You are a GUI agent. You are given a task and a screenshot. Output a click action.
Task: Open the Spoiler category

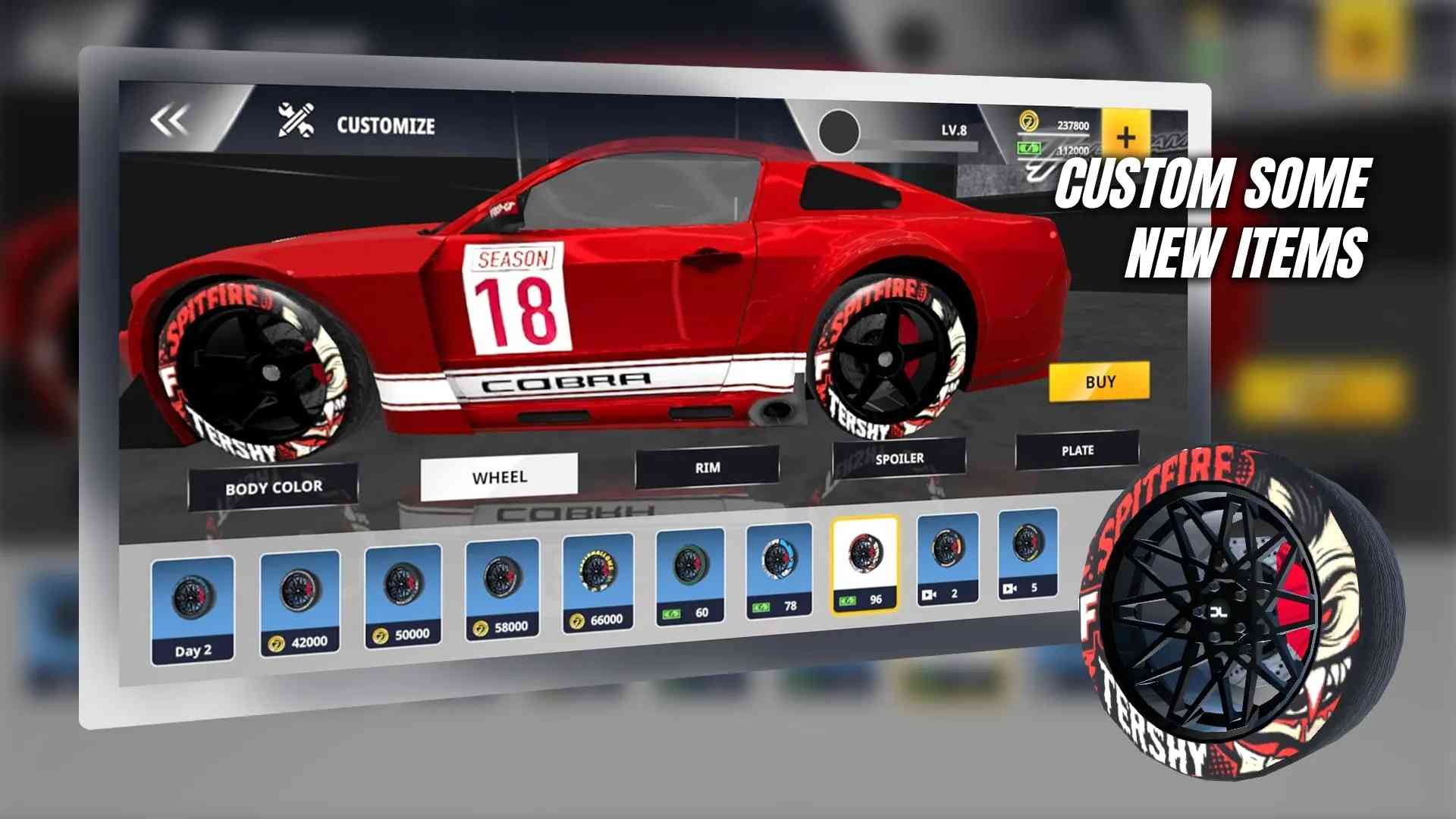899,458
